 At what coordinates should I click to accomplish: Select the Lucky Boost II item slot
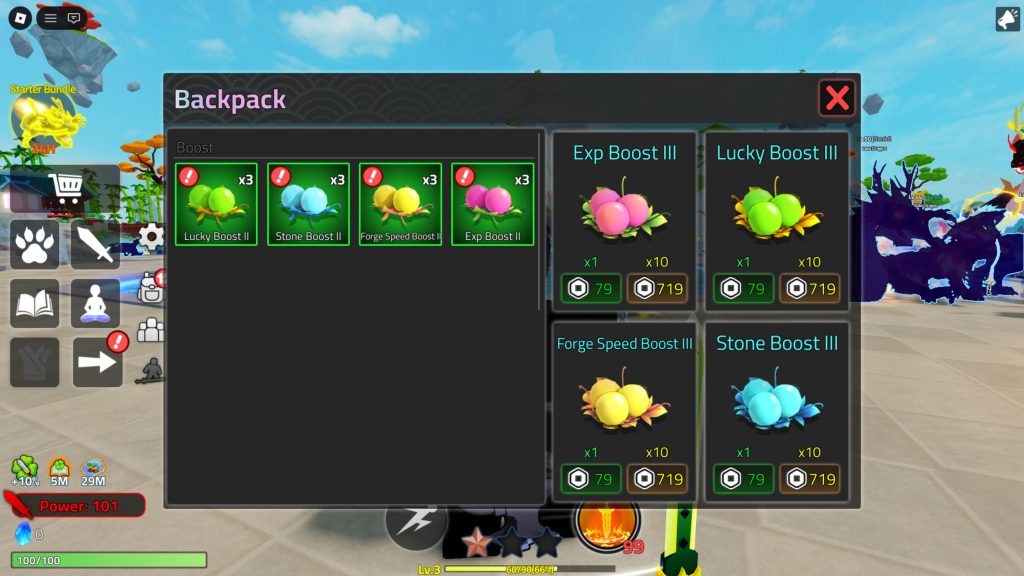point(216,204)
